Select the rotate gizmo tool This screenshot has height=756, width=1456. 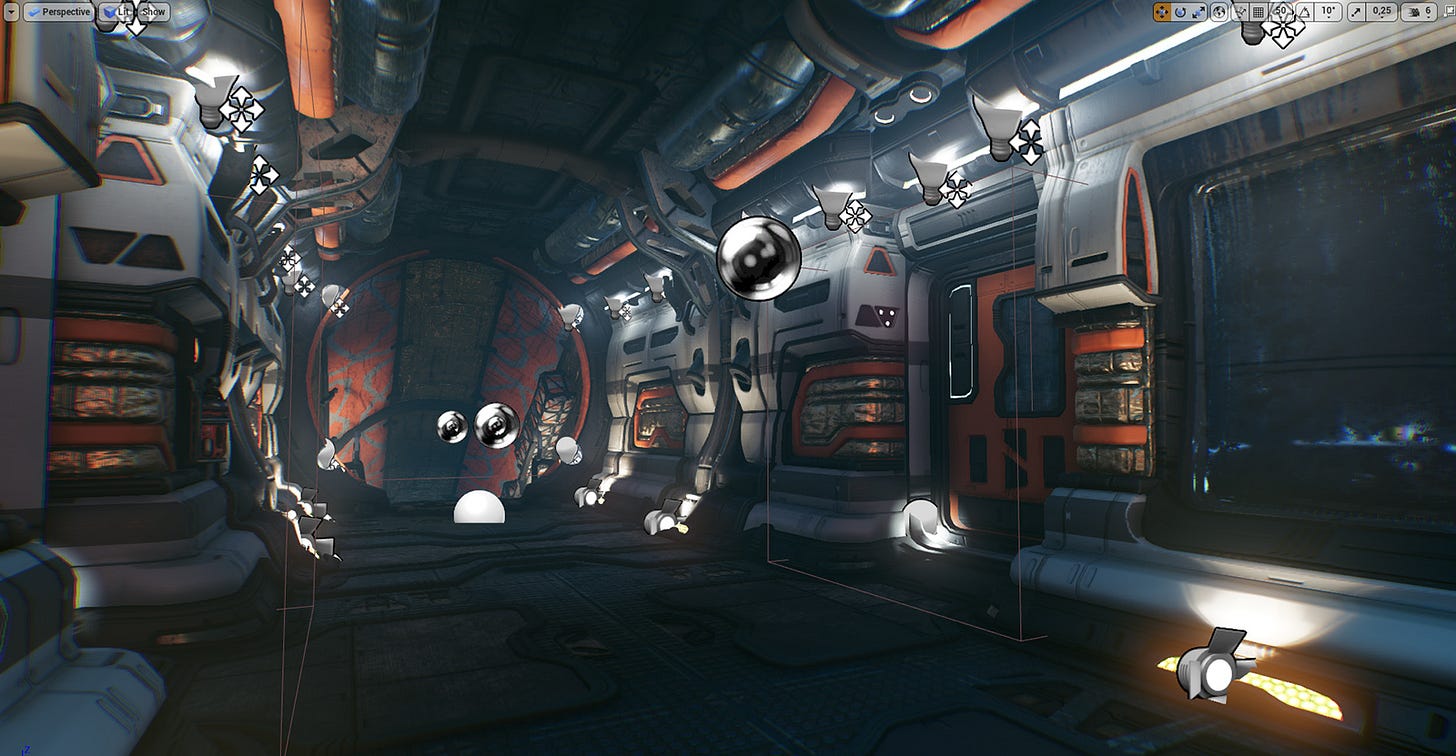pos(1180,12)
